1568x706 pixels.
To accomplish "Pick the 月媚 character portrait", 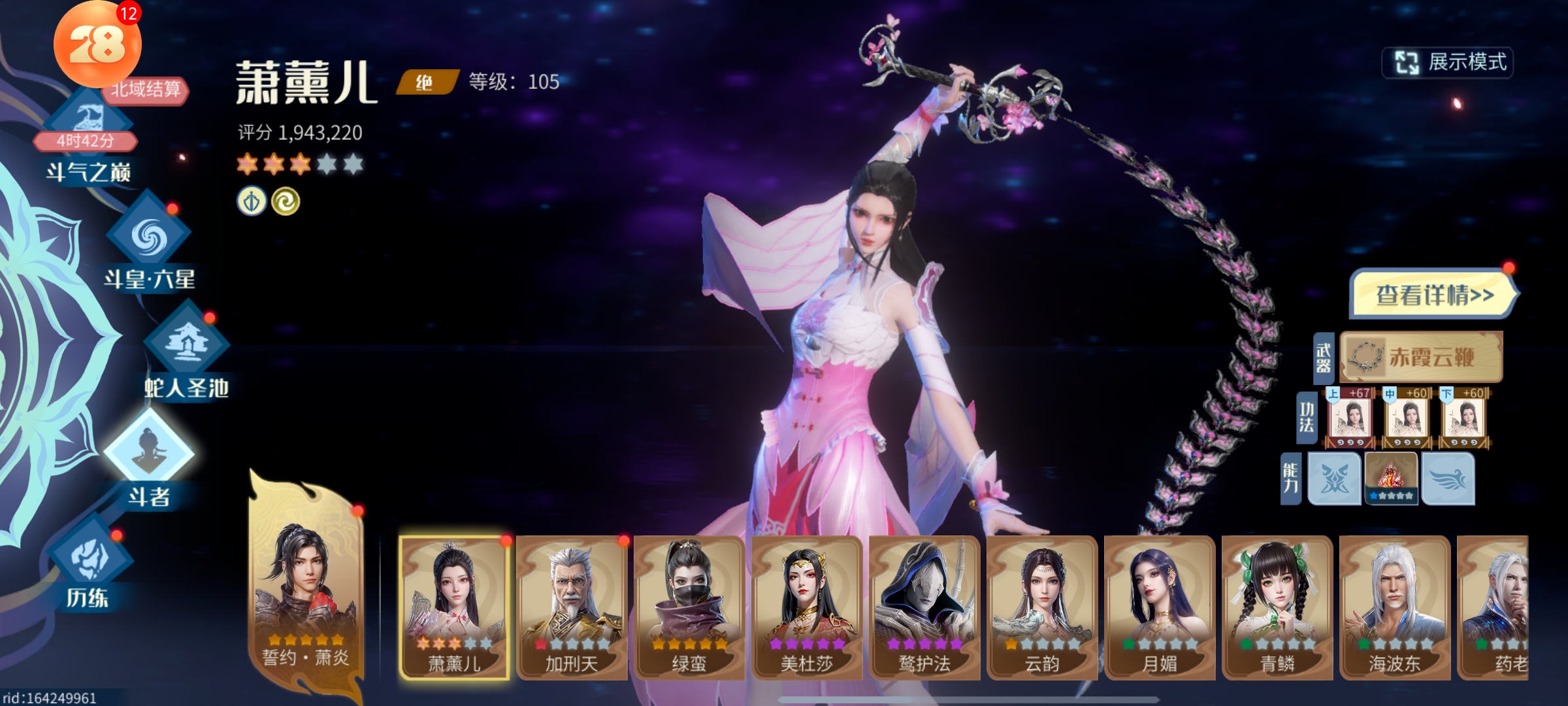I will point(1160,607).
